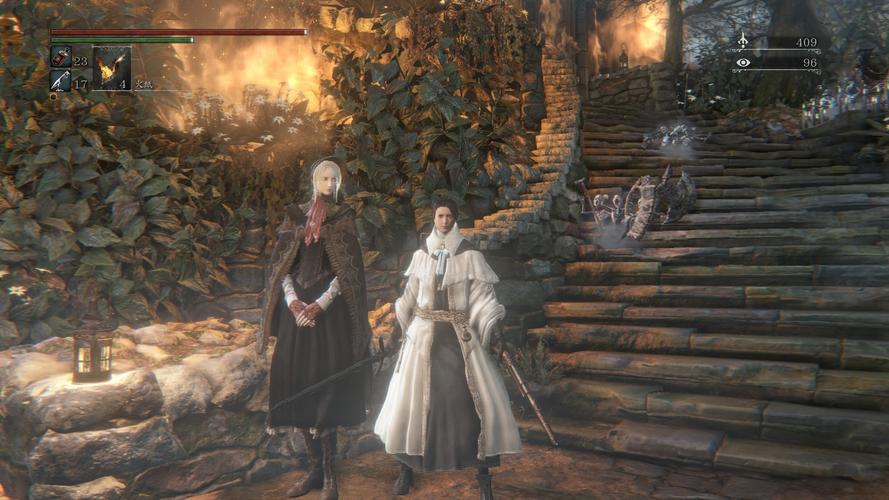Click the flaming quick item slot
This screenshot has height=500, width=889.
(x=110, y=68)
